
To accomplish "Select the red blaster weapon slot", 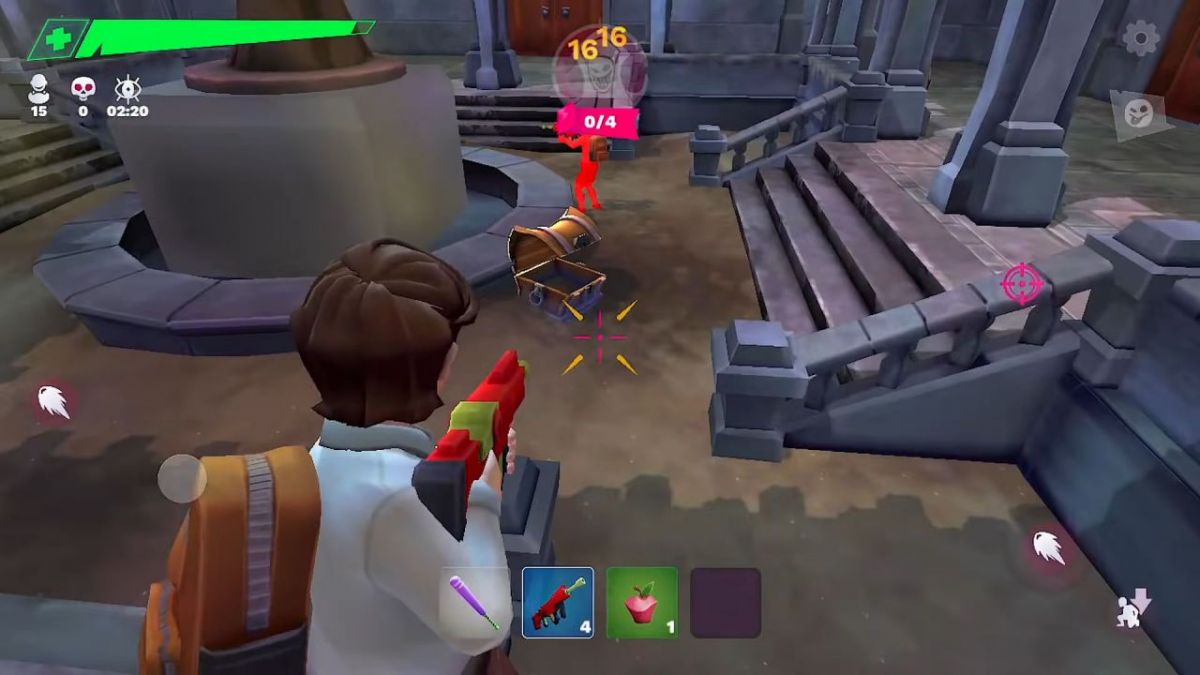I will click(558, 602).
